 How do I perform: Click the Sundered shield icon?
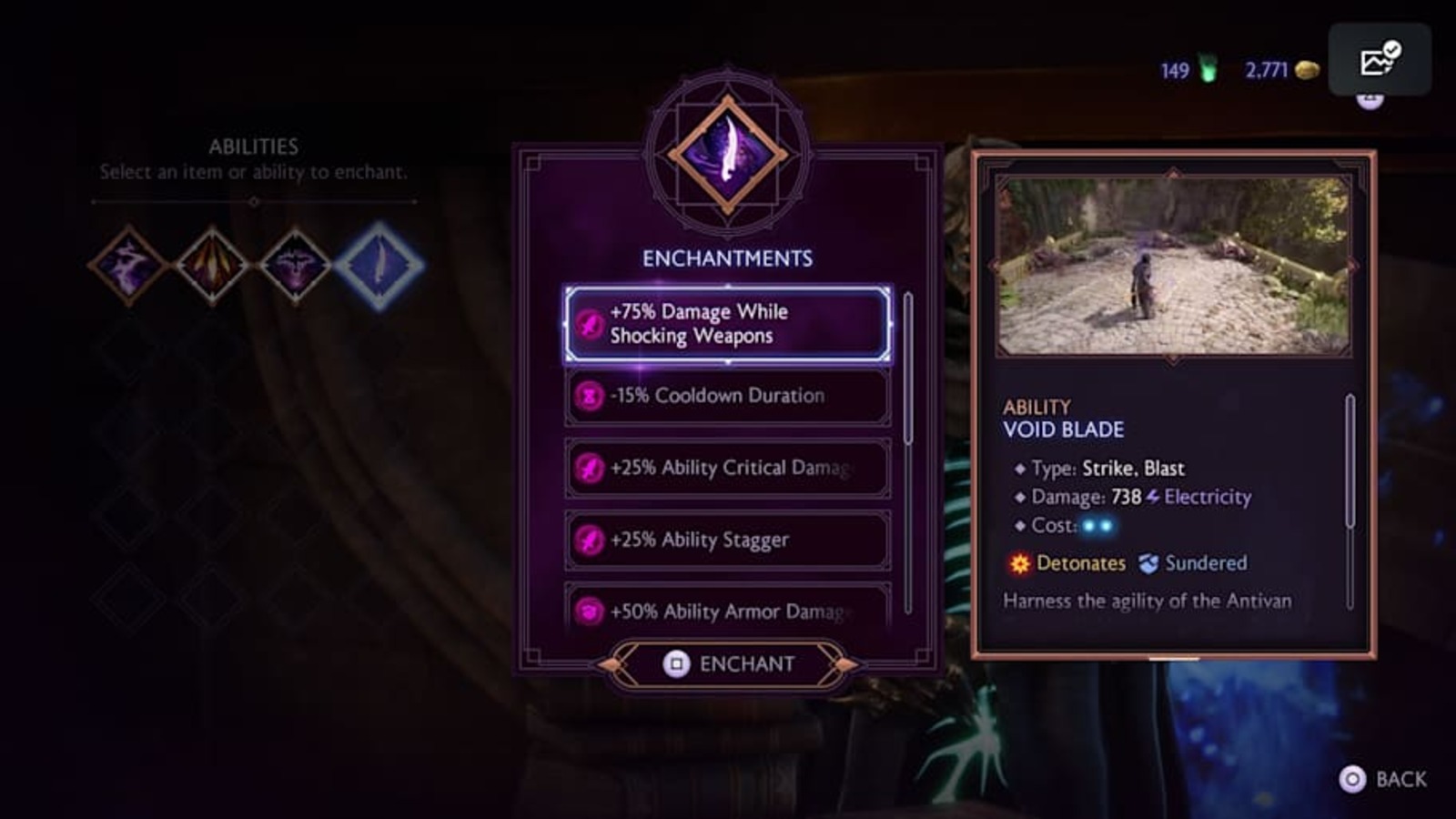pyautogui.click(x=1148, y=563)
